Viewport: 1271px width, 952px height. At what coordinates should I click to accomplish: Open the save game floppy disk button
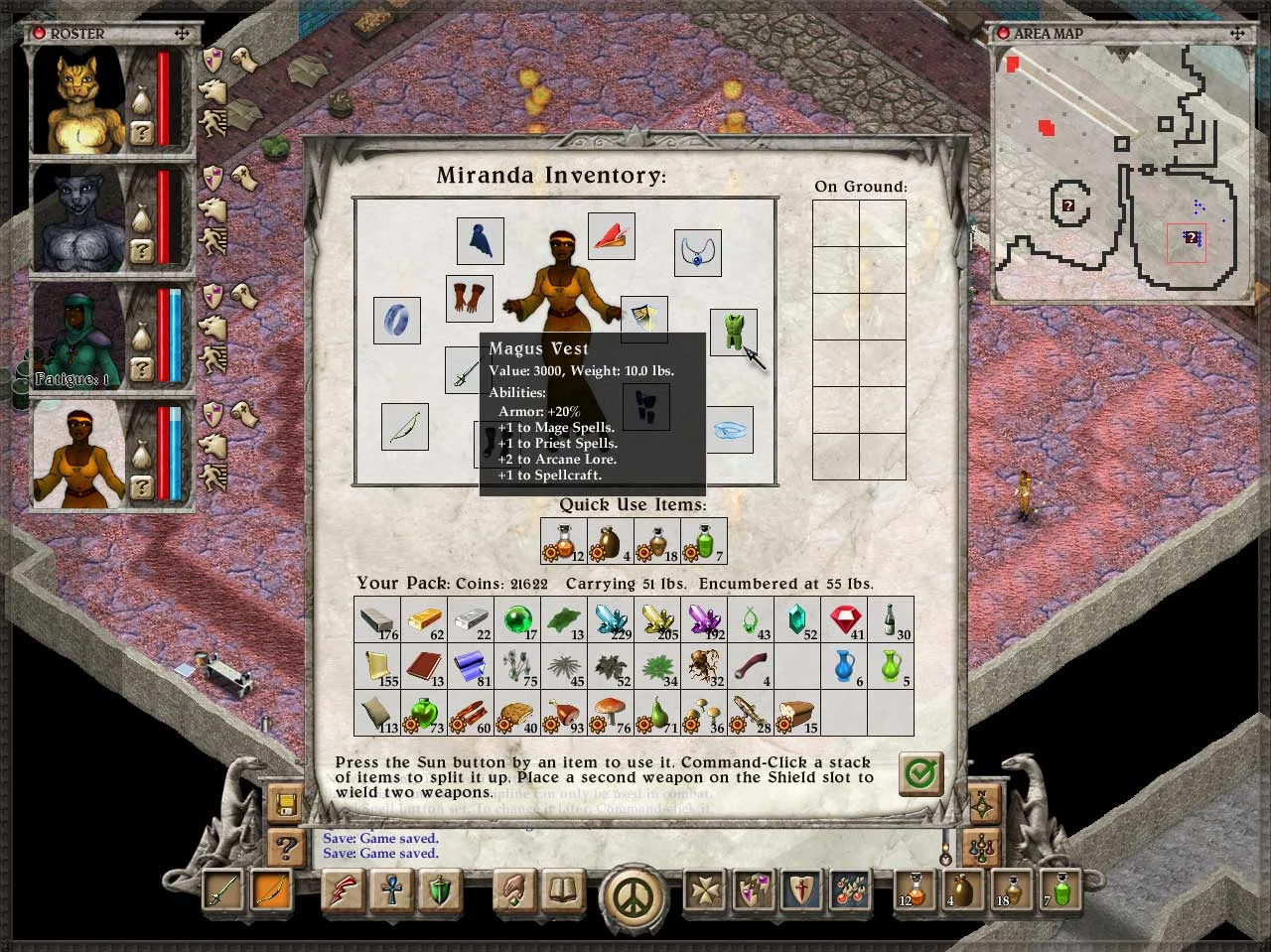(x=286, y=802)
